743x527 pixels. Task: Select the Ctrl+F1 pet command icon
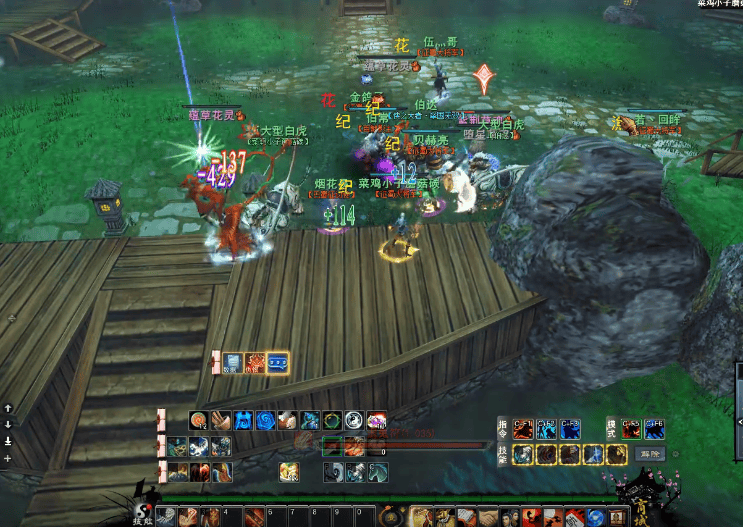(x=522, y=429)
